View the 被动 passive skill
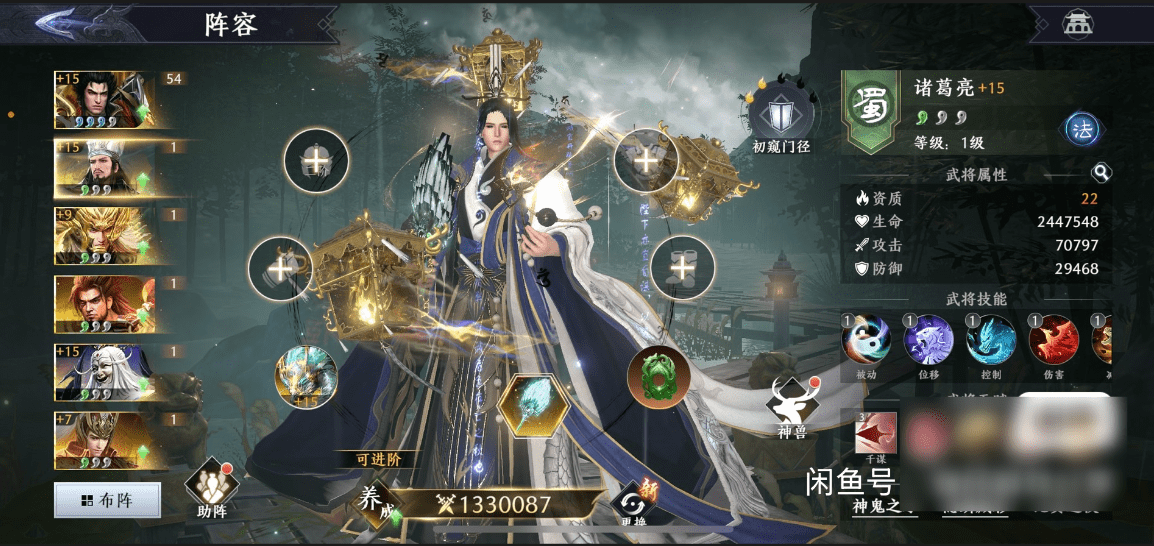The width and height of the screenshot is (1154, 546). (x=865, y=340)
